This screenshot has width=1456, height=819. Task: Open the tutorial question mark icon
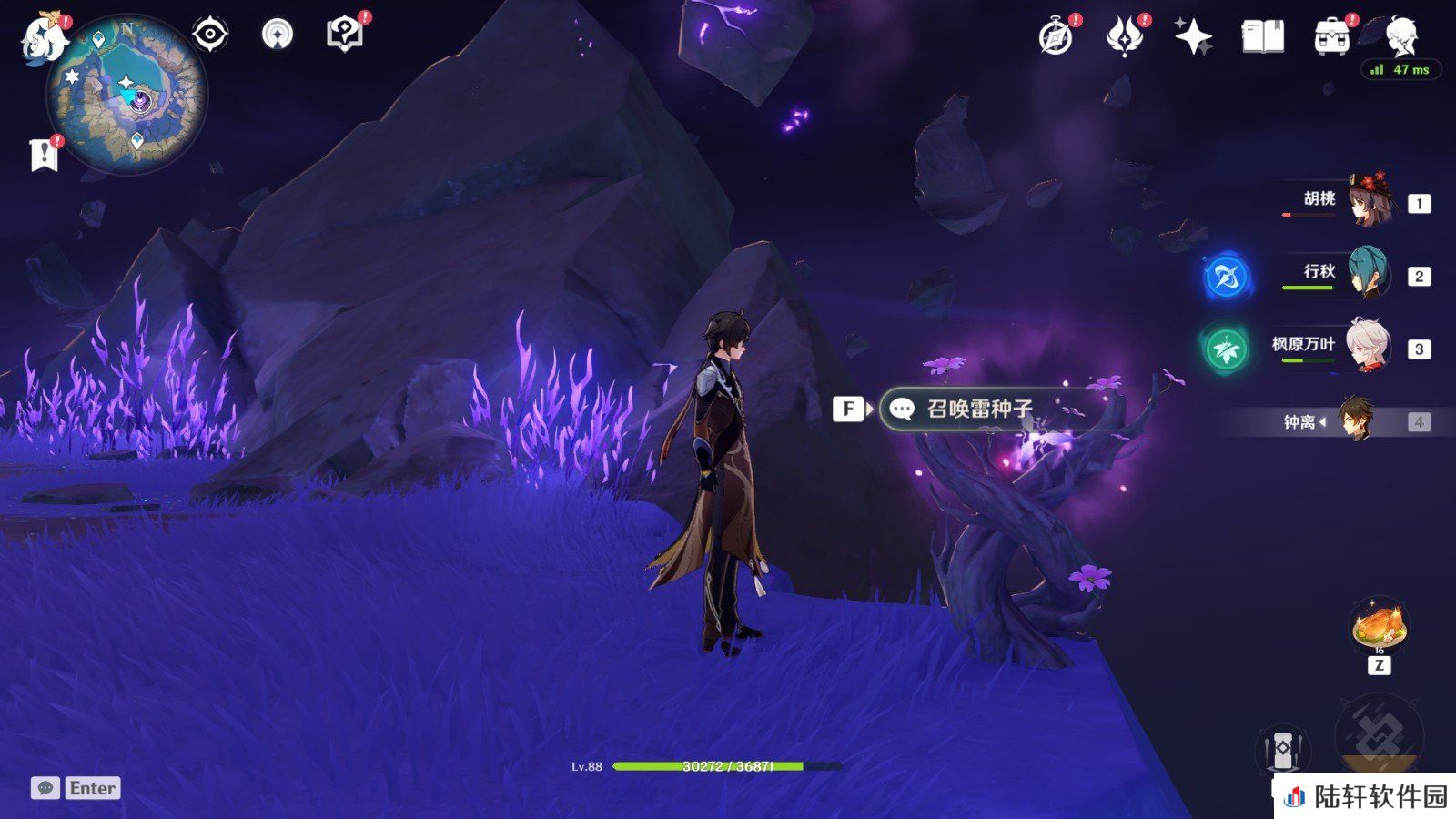tap(345, 35)
